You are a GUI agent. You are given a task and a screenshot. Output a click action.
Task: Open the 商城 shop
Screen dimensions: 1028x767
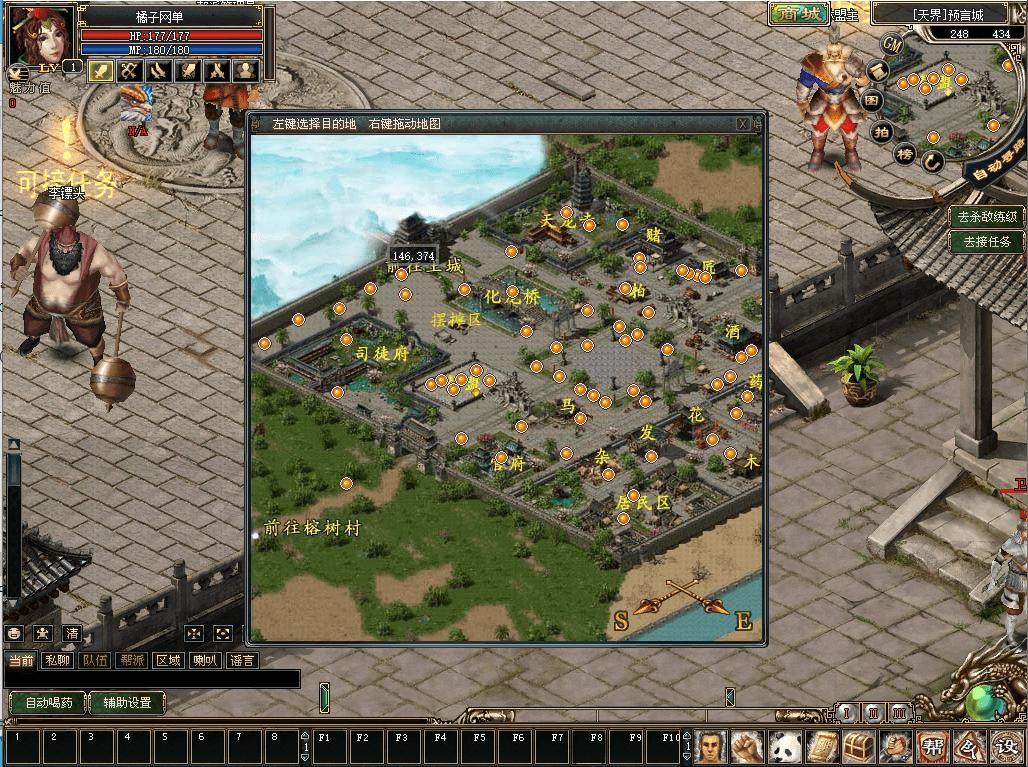[798, 14]
